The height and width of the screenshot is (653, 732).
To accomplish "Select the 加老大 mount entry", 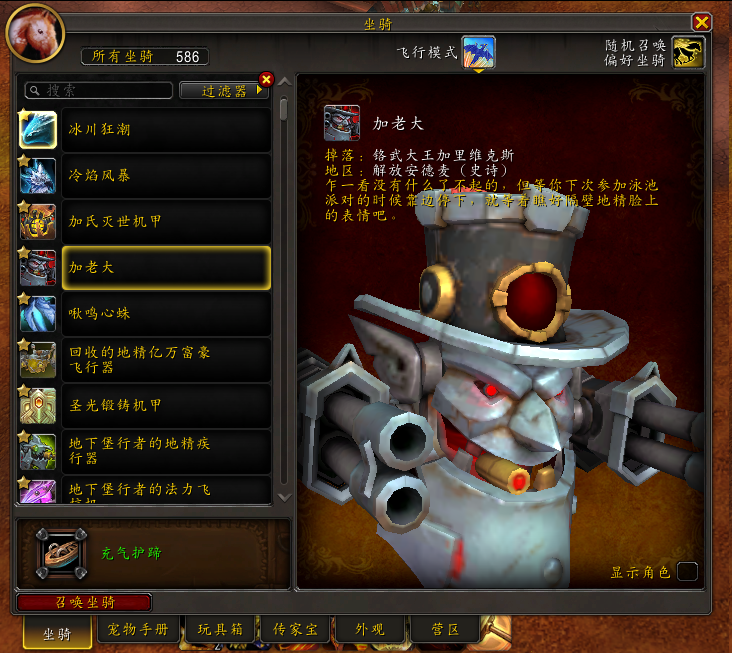I will point(165,268).
